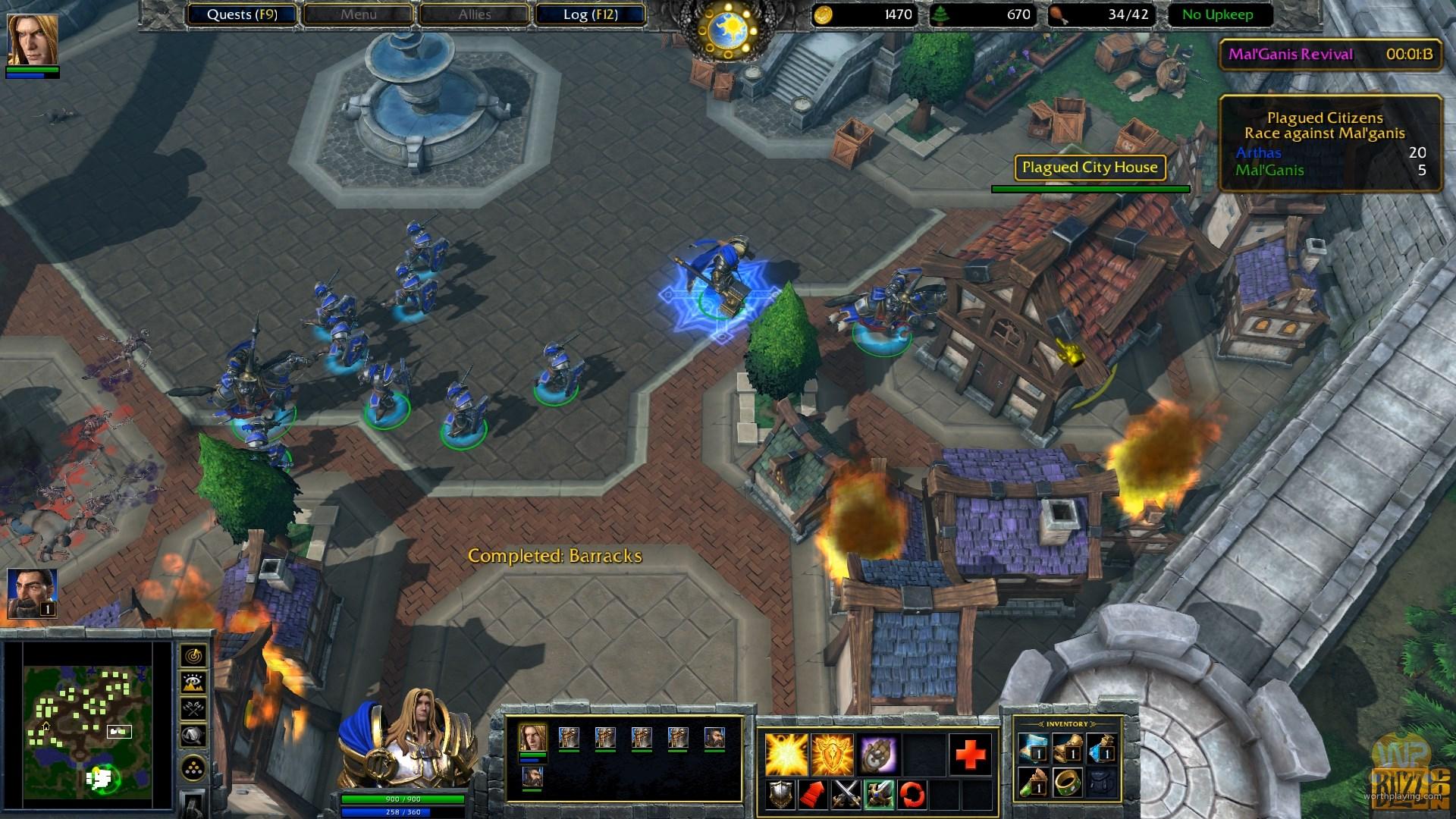
Task: Toggle formation movement near the minimap
Action: pos(193,767)
